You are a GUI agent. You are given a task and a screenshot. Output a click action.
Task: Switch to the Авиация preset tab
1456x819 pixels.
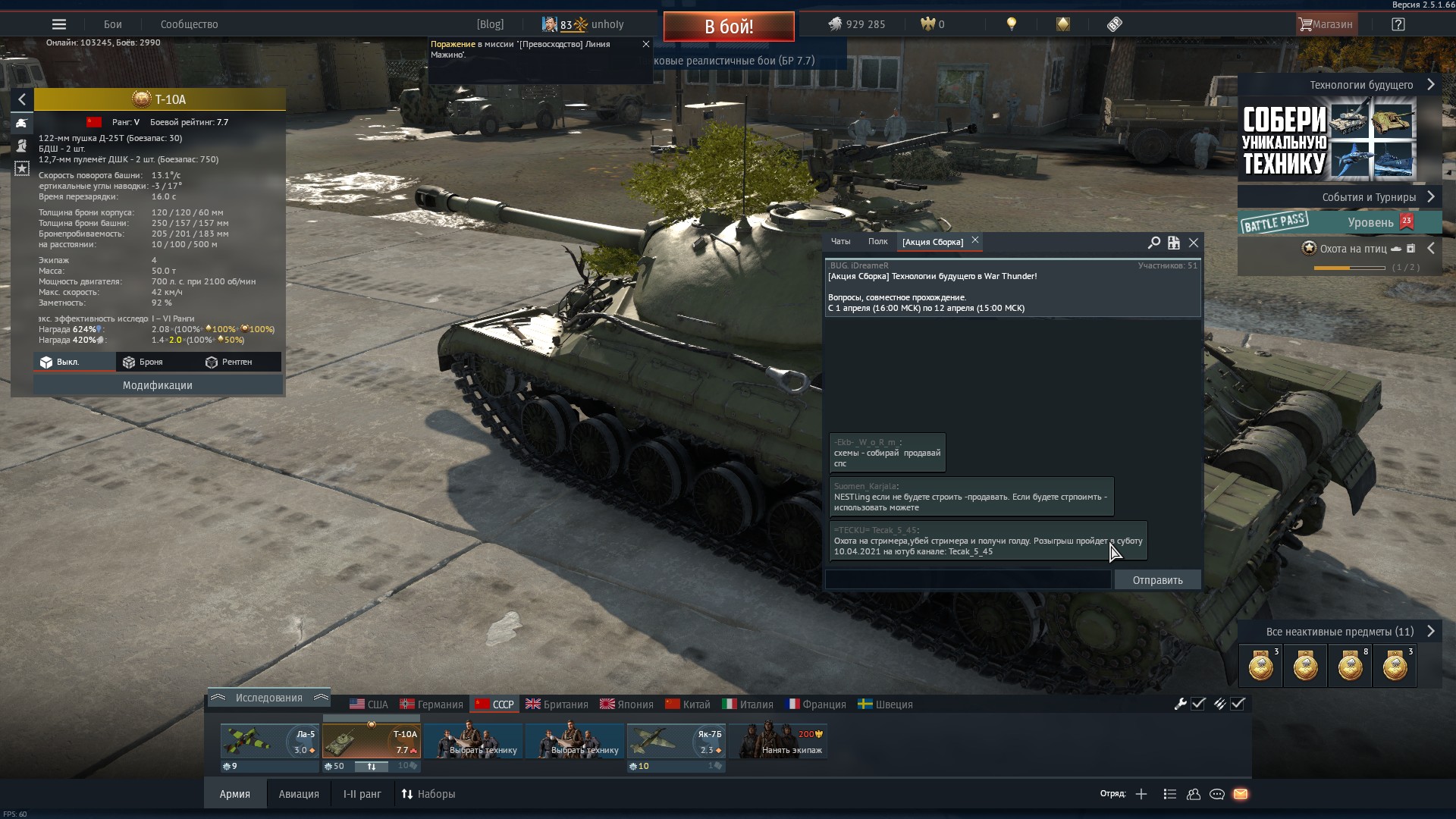tap(299, 794)
